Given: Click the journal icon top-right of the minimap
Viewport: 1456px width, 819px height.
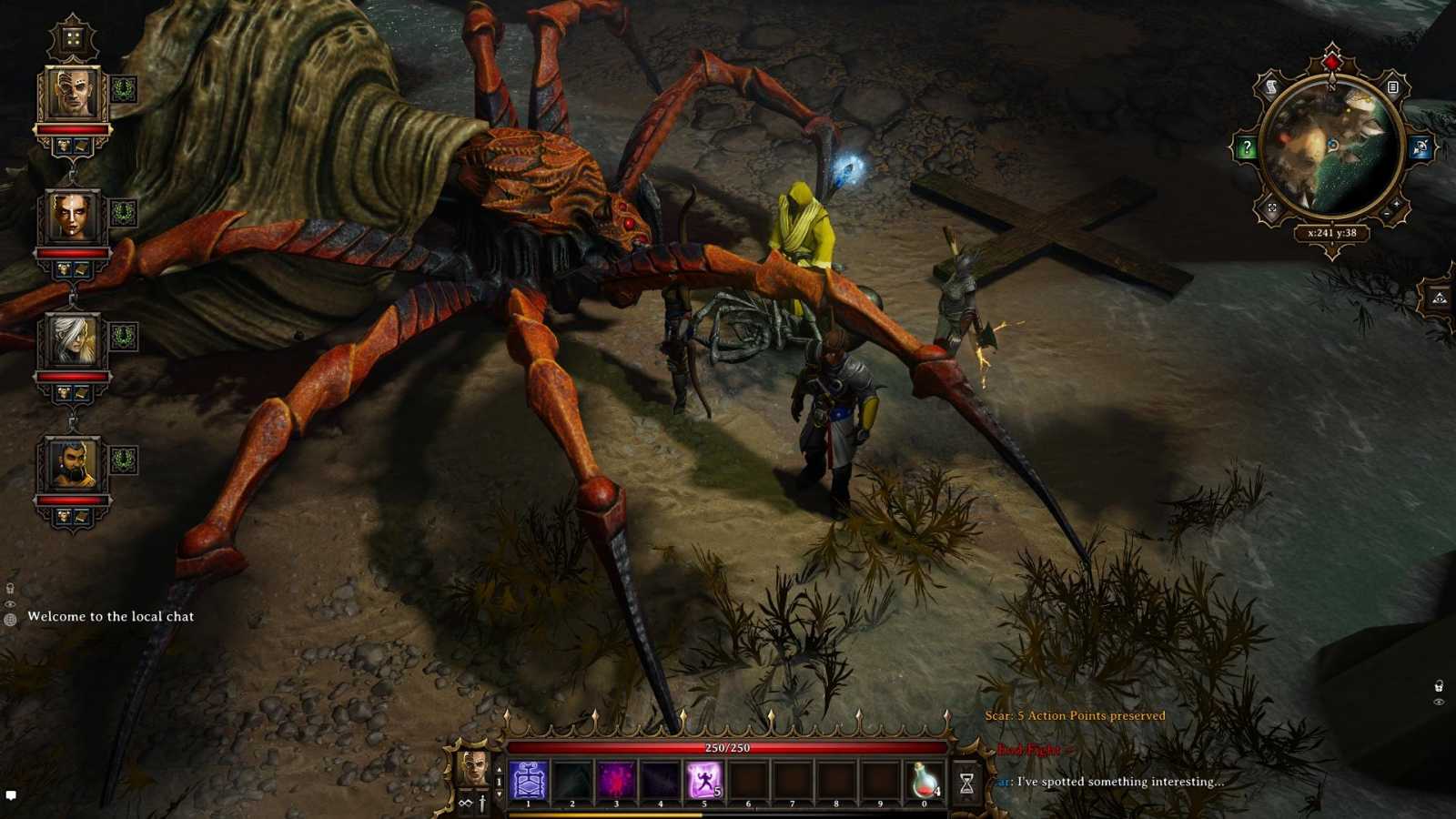Looking at the screenshot, I should [x=1393, y=86].
